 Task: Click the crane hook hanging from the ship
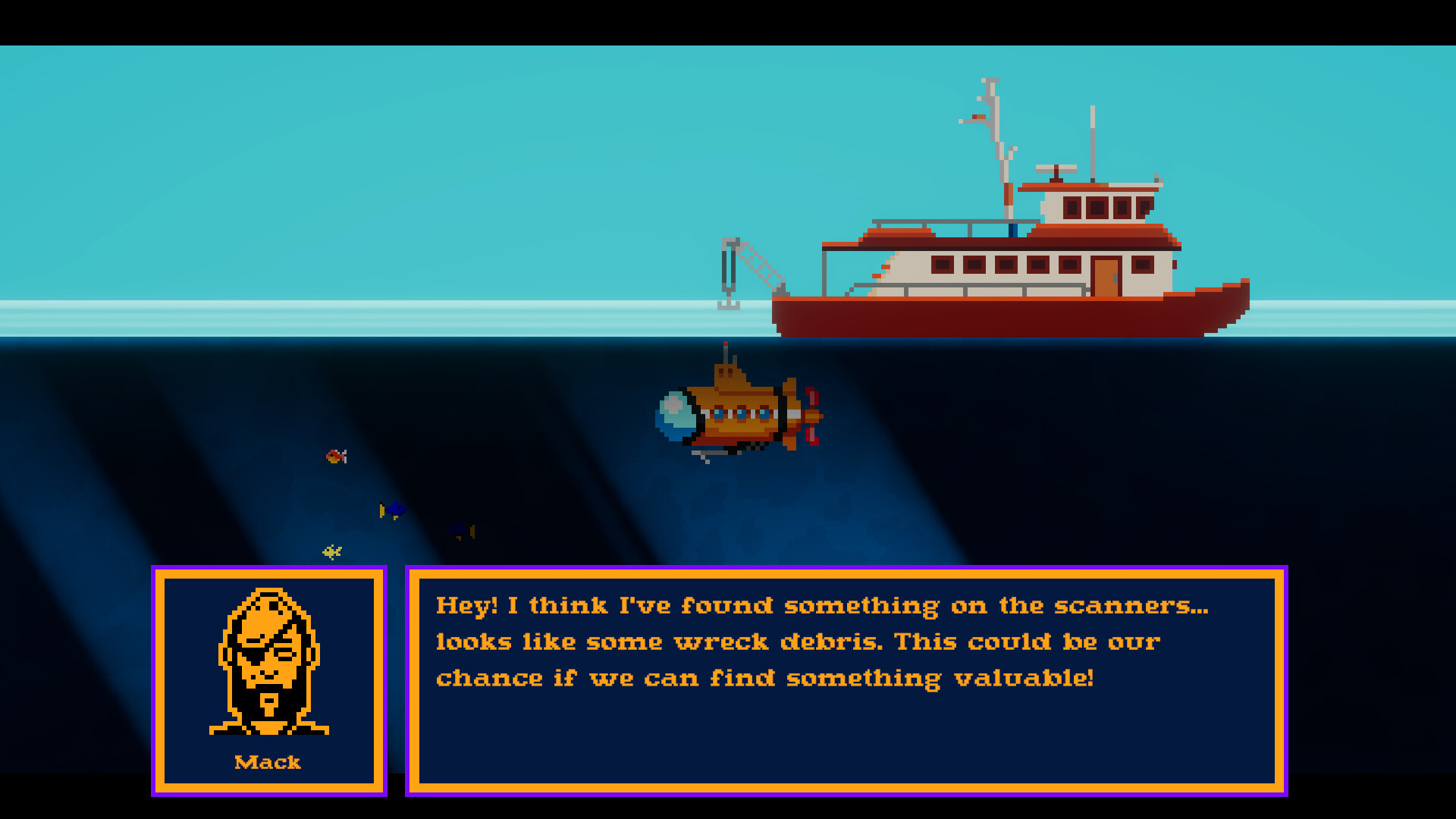tap(730, 300)
